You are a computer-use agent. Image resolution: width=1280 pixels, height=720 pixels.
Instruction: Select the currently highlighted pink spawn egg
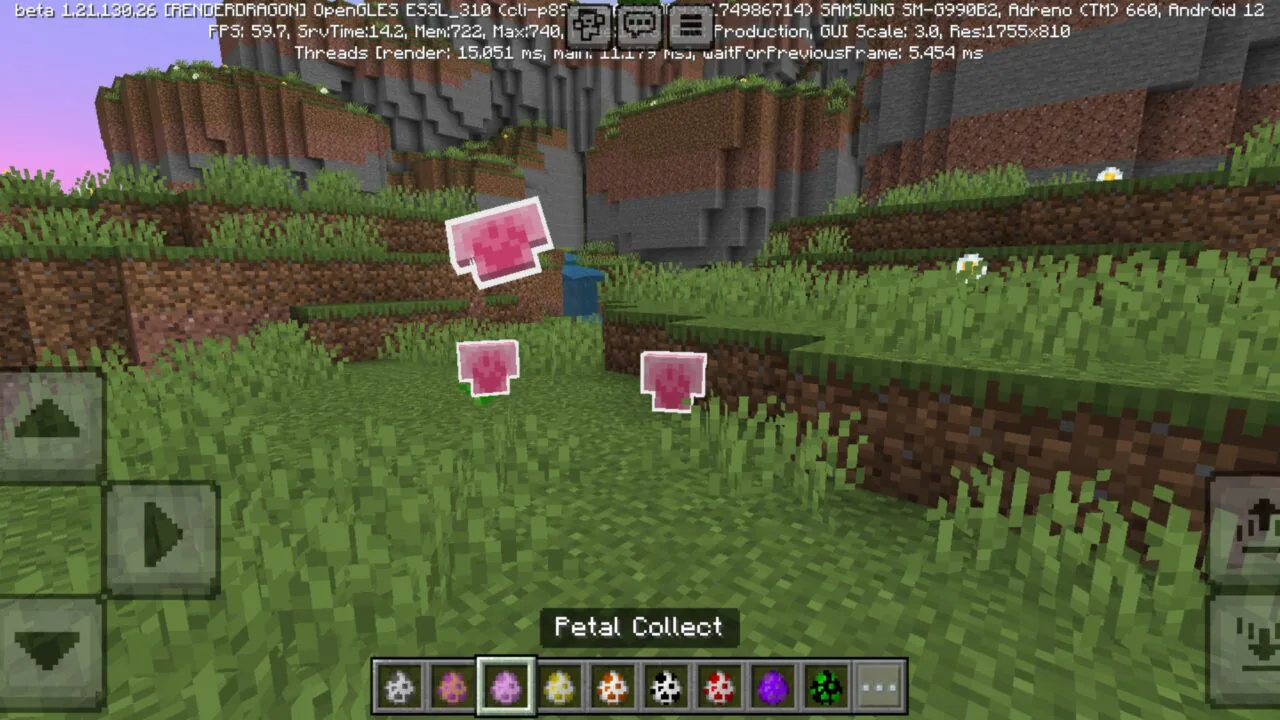tap(505, 686)
